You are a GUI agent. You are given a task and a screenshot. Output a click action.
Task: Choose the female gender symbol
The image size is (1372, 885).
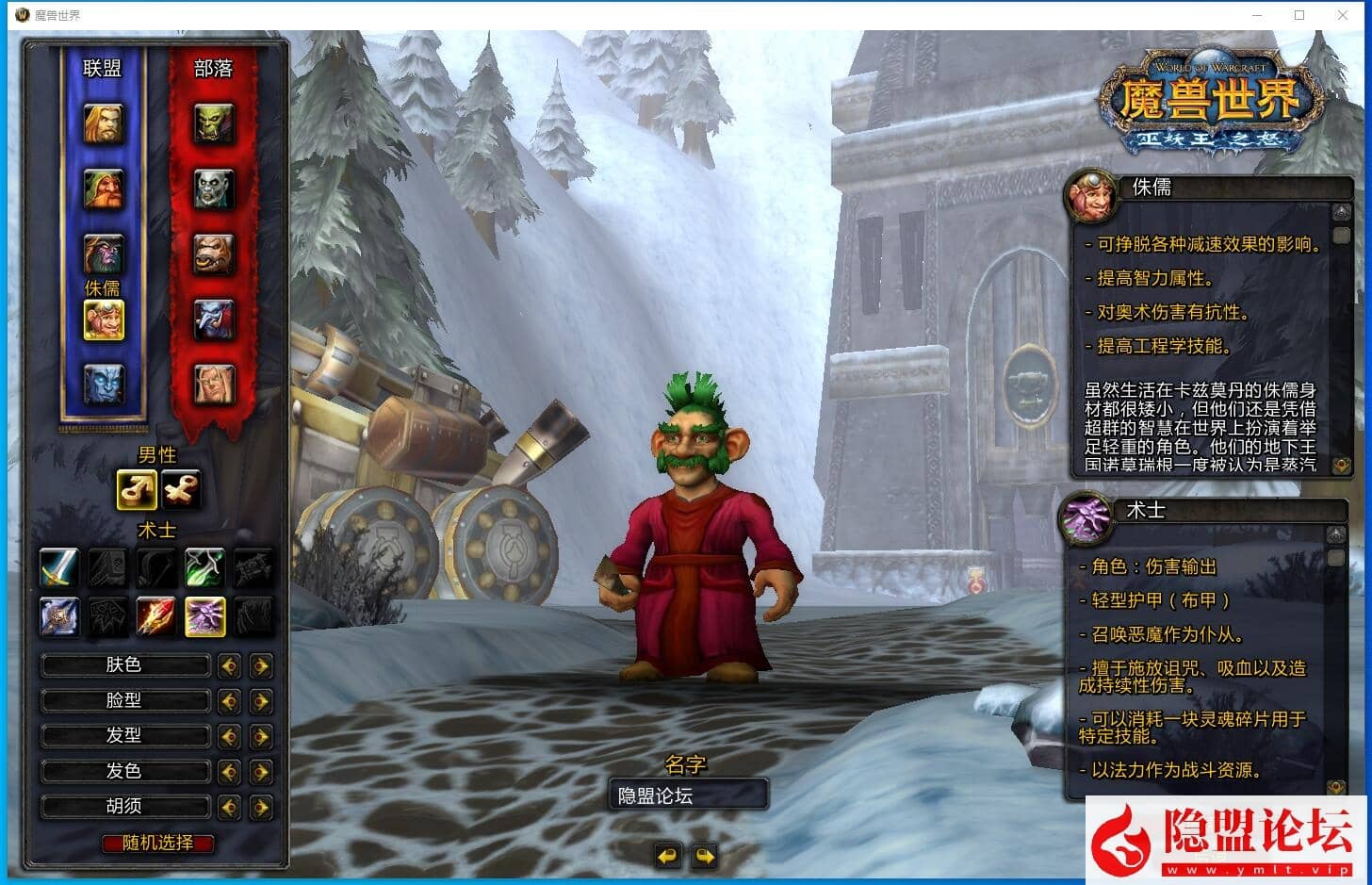181,489
